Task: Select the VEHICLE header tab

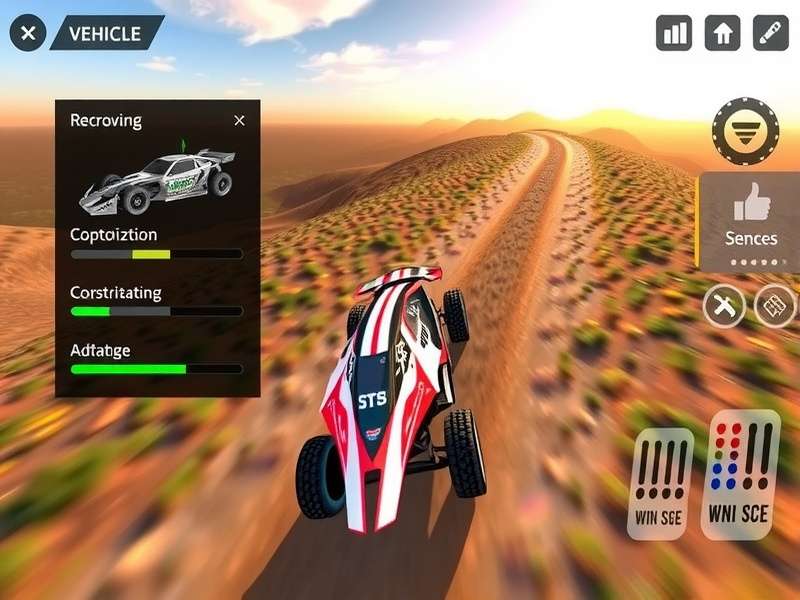Action: click(105, 33)
